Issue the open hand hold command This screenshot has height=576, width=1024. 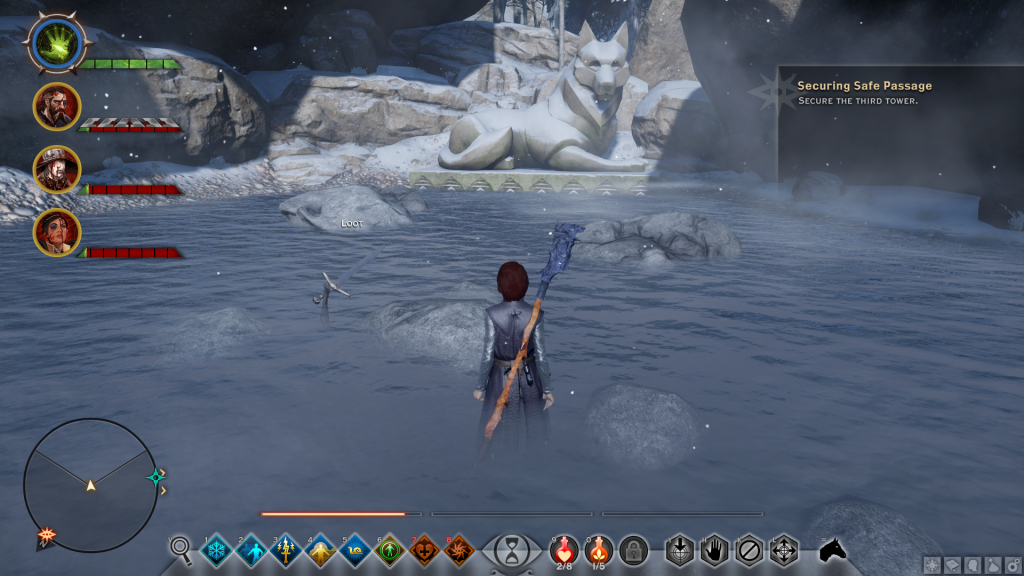point(714,550)
